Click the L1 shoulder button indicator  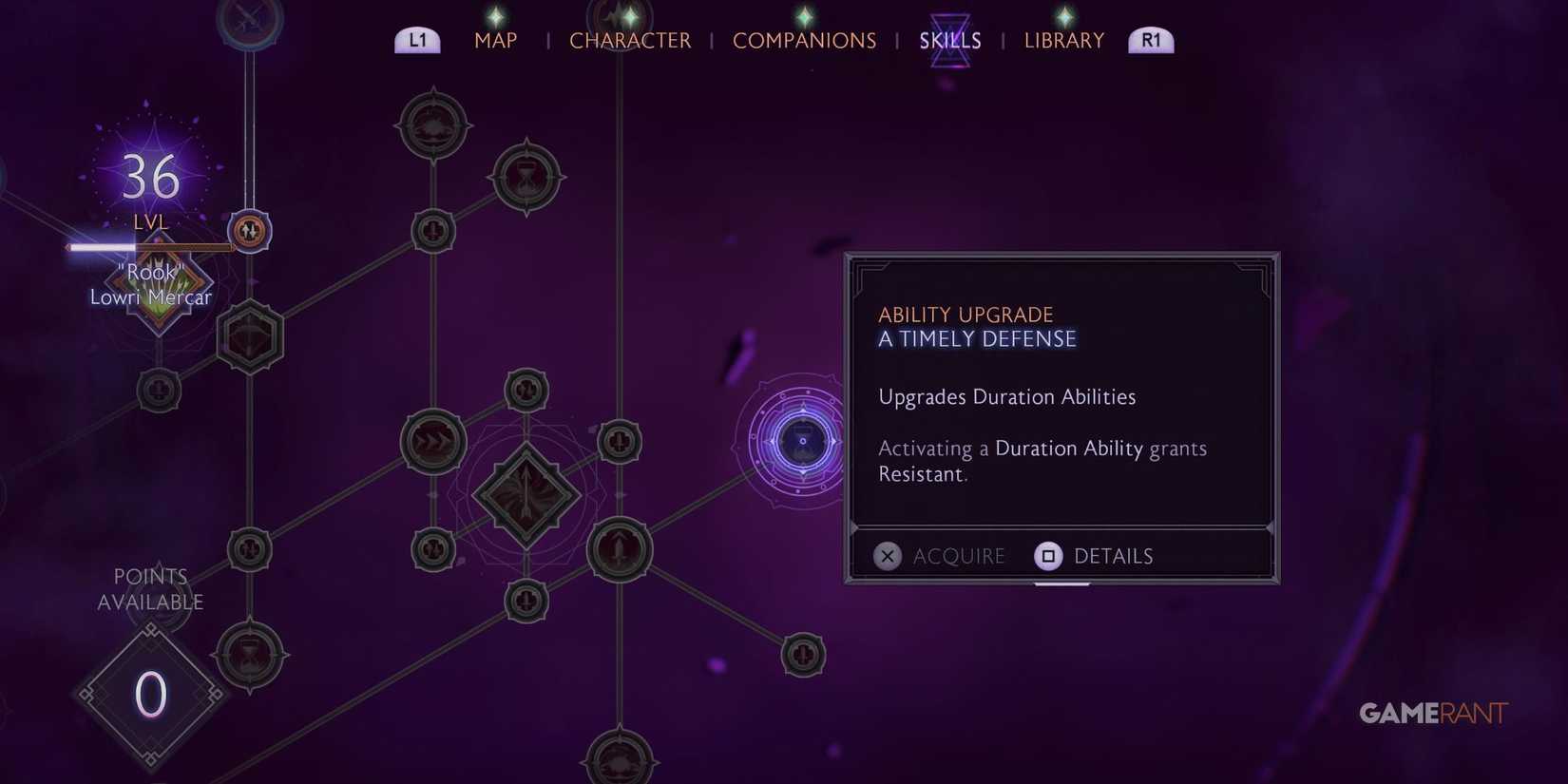pyautogui.click(x=416, y=39)
